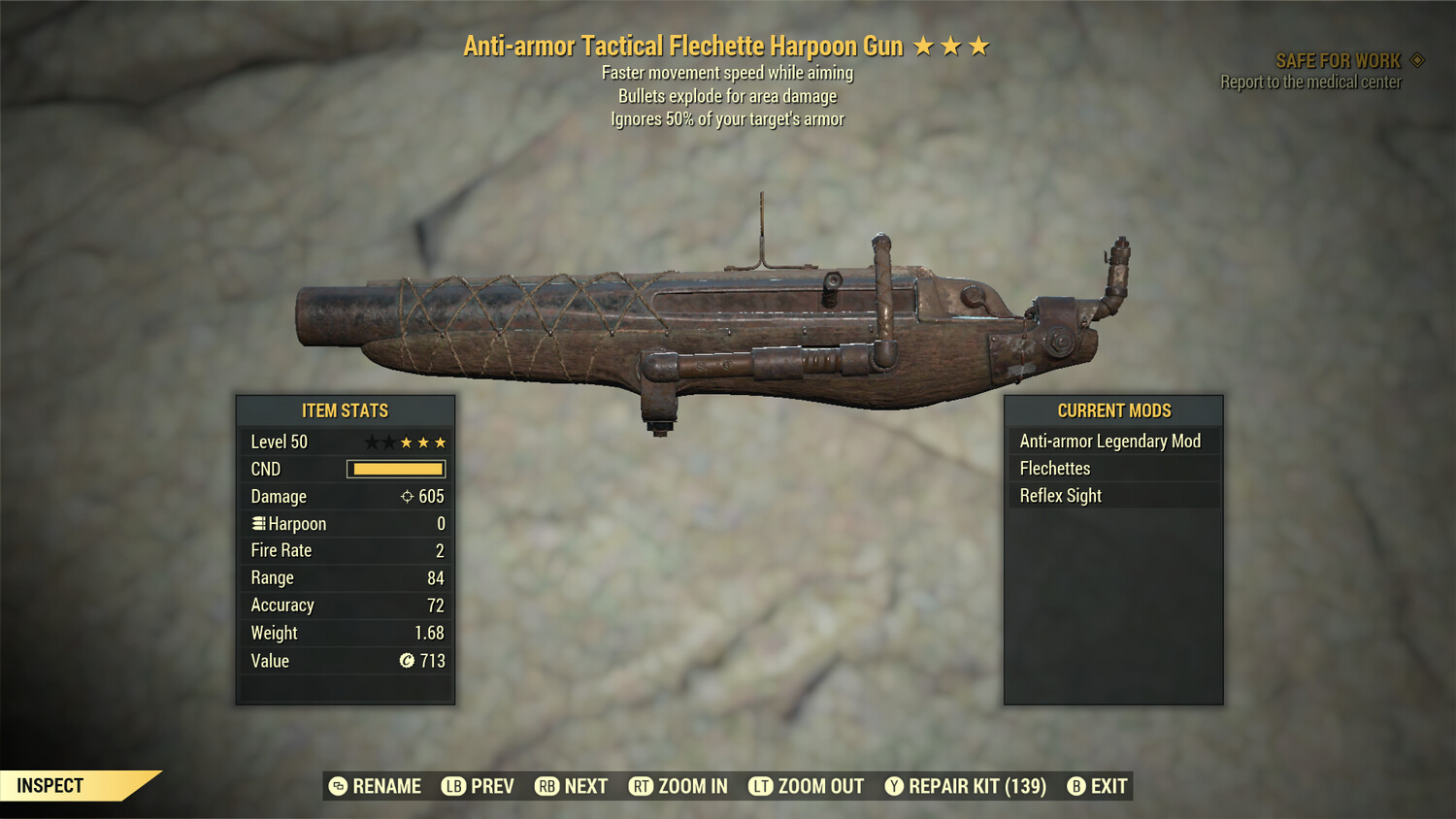The image size is (1456, 819).
Task: Click the CND condition bar
Action: [393, 469]
